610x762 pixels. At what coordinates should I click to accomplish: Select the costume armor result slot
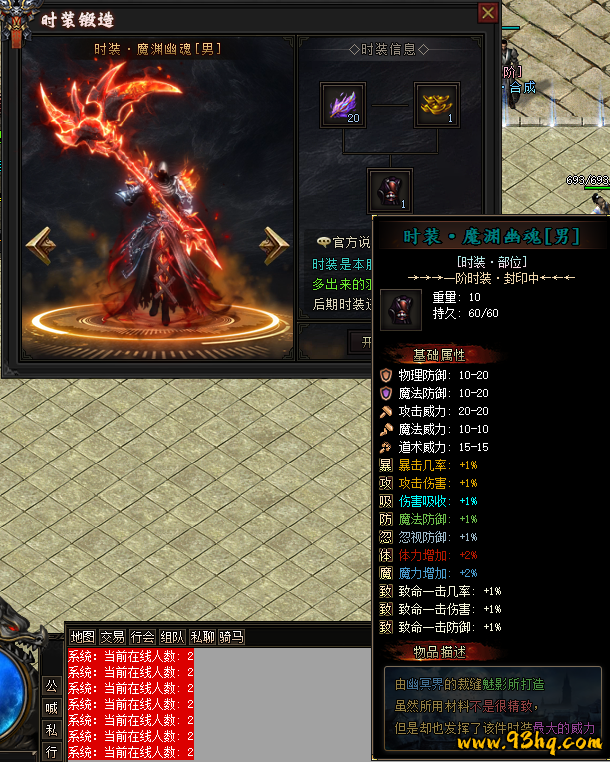(390, 191)
